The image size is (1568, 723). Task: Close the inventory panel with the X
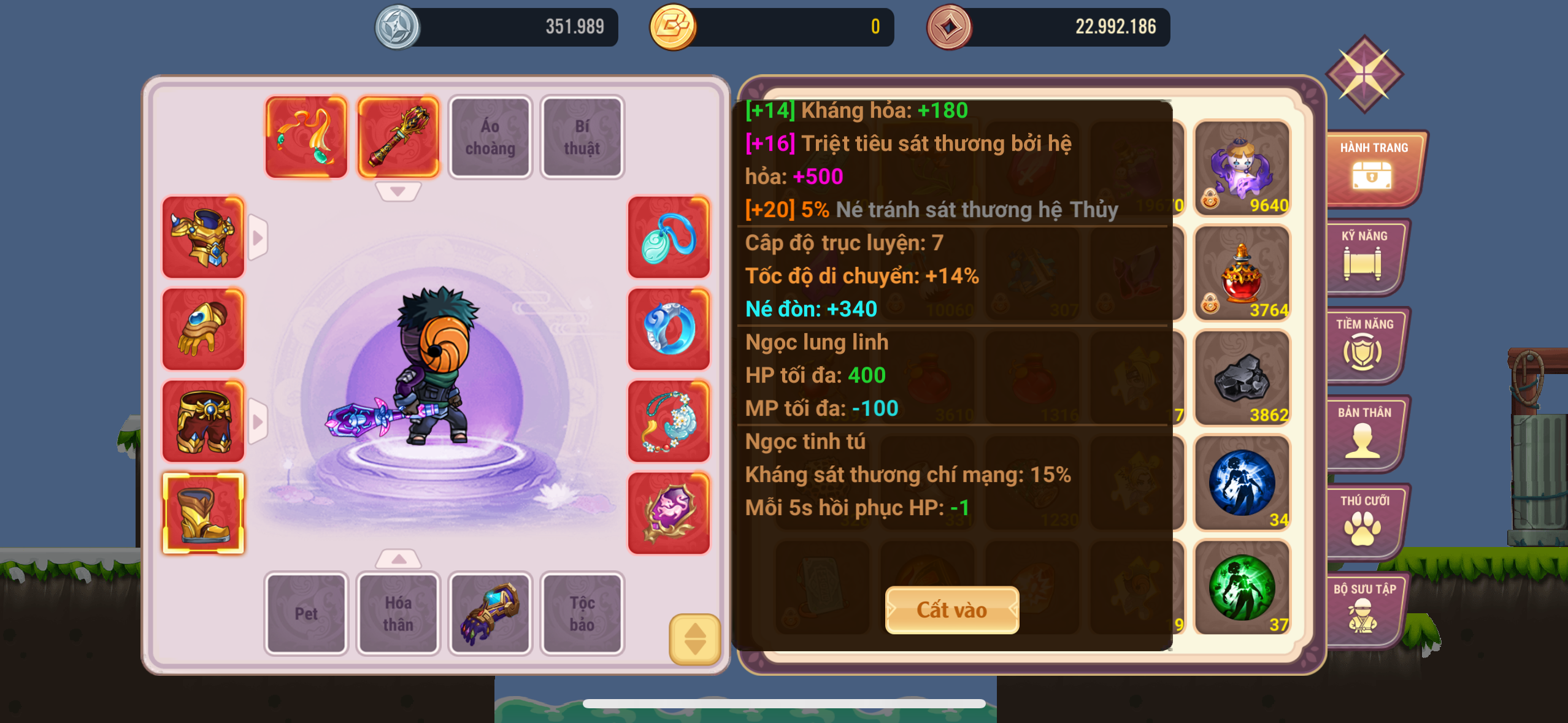click(1364, 74)
